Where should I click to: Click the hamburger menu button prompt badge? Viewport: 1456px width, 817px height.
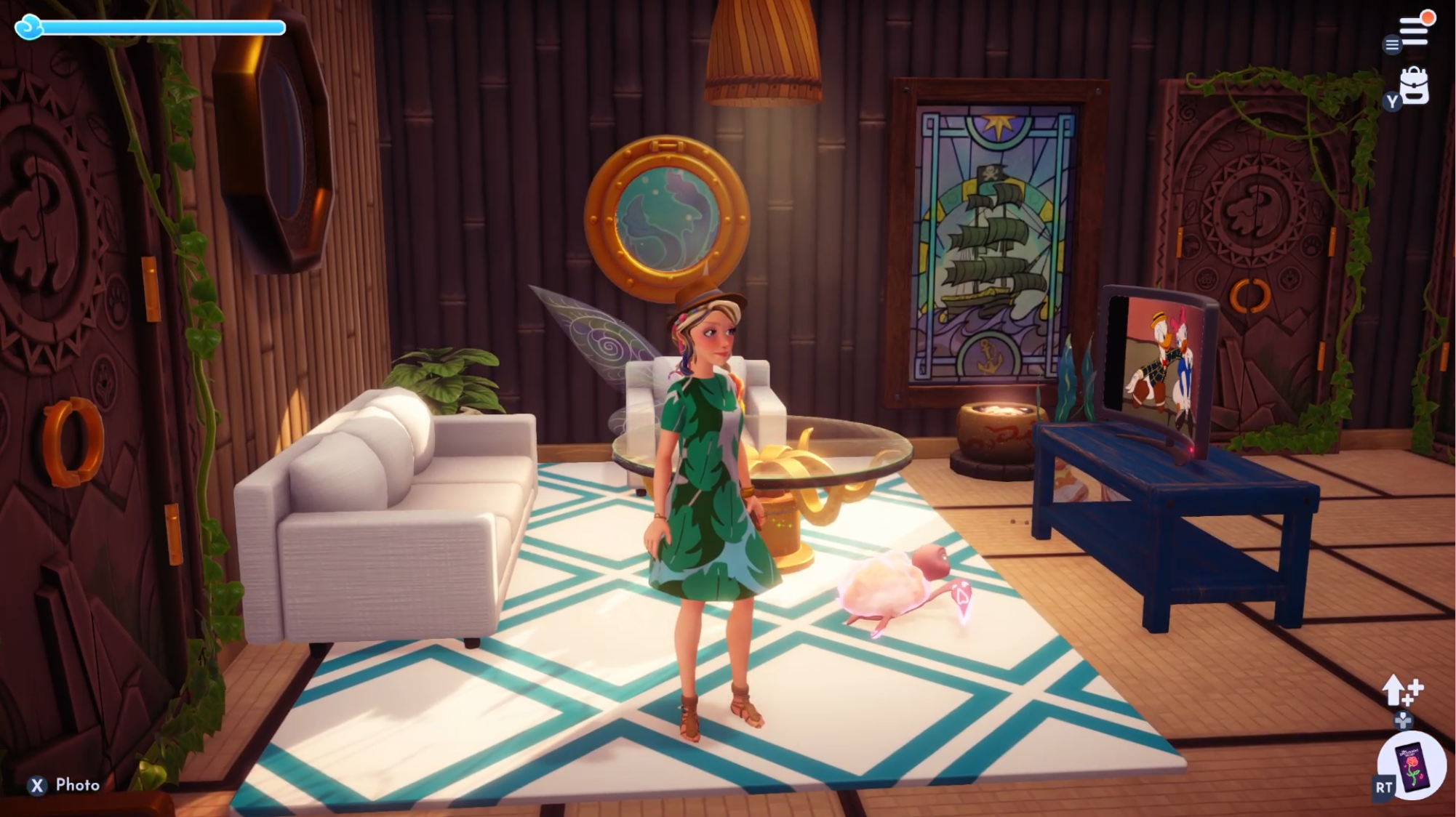pos(1391,45)
